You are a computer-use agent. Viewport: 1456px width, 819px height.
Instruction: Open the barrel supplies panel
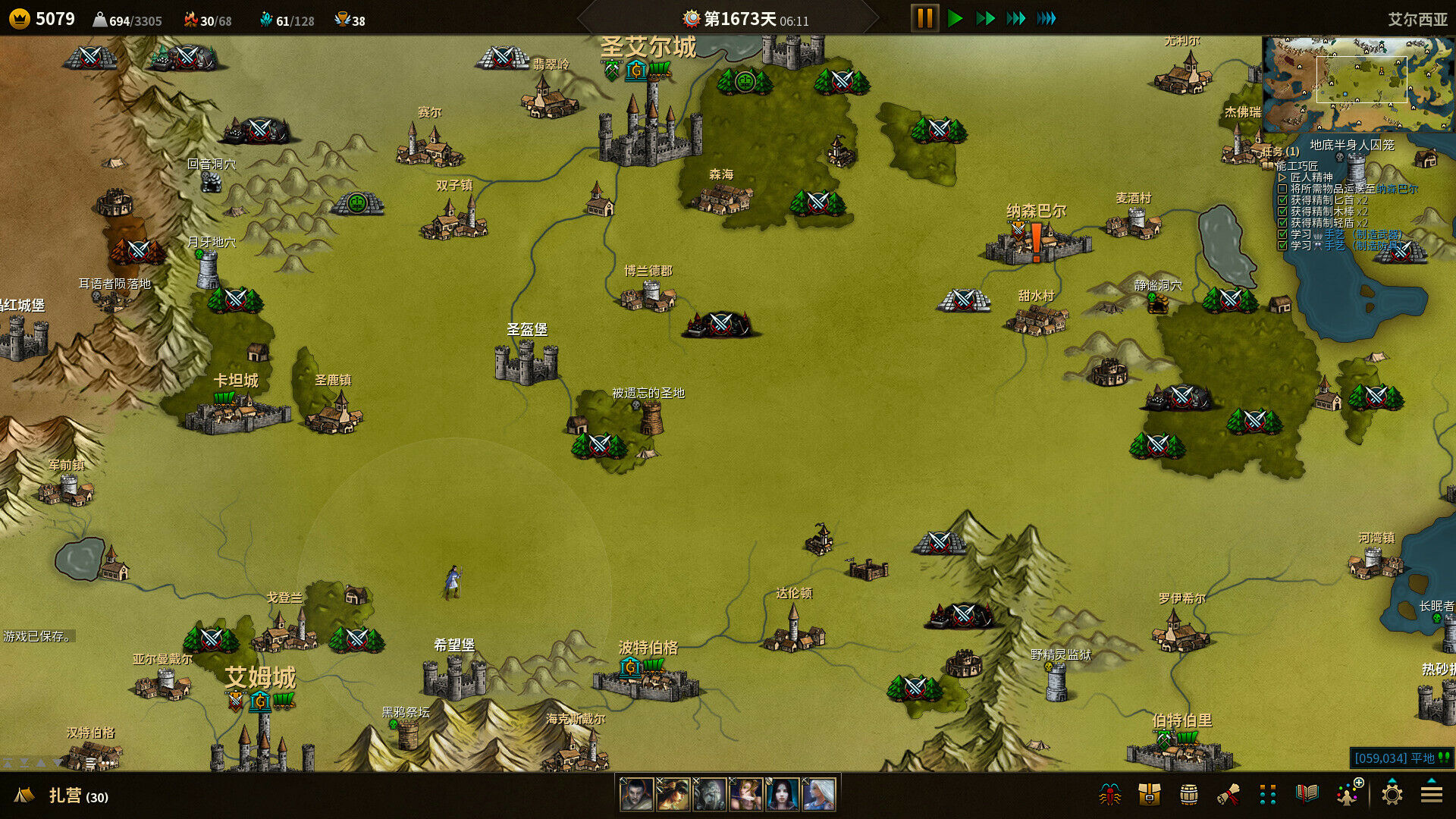tap(1188, 794)
